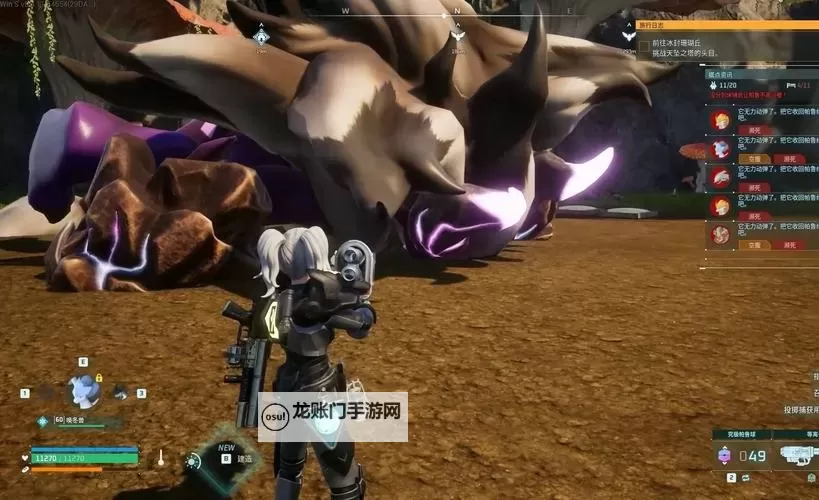Select the Ultimate Pal Sphere slot
Image resolution: width=819 pixels, height=500 pixels.
pos(725,455)
